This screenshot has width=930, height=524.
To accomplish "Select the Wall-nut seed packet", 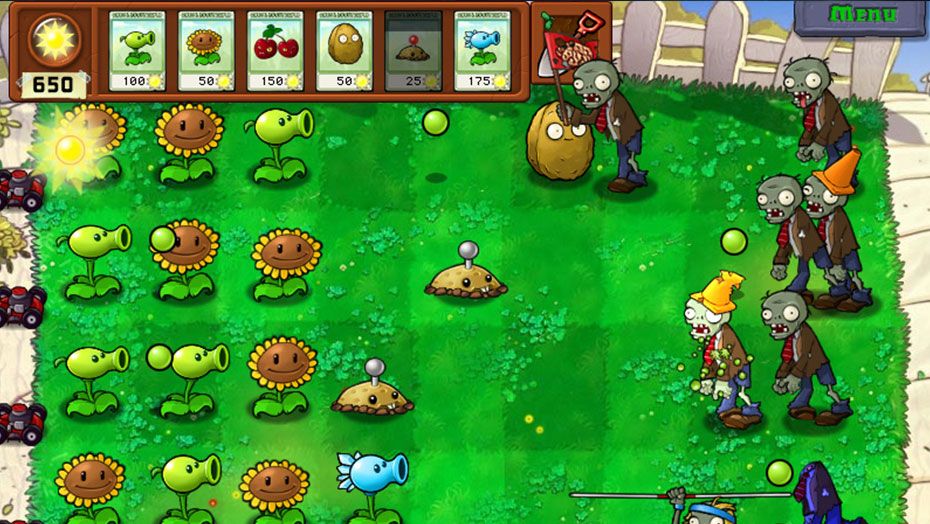I will click(344, 51).
